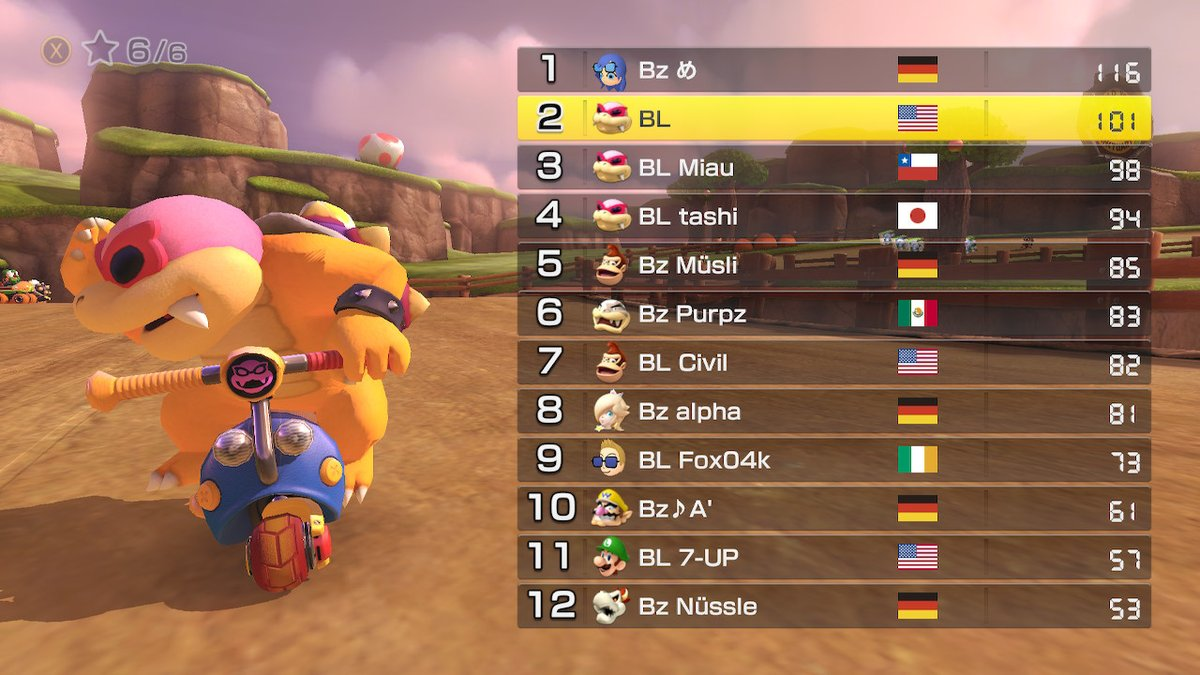Select the Bz Nüssle last-place row

833,606
